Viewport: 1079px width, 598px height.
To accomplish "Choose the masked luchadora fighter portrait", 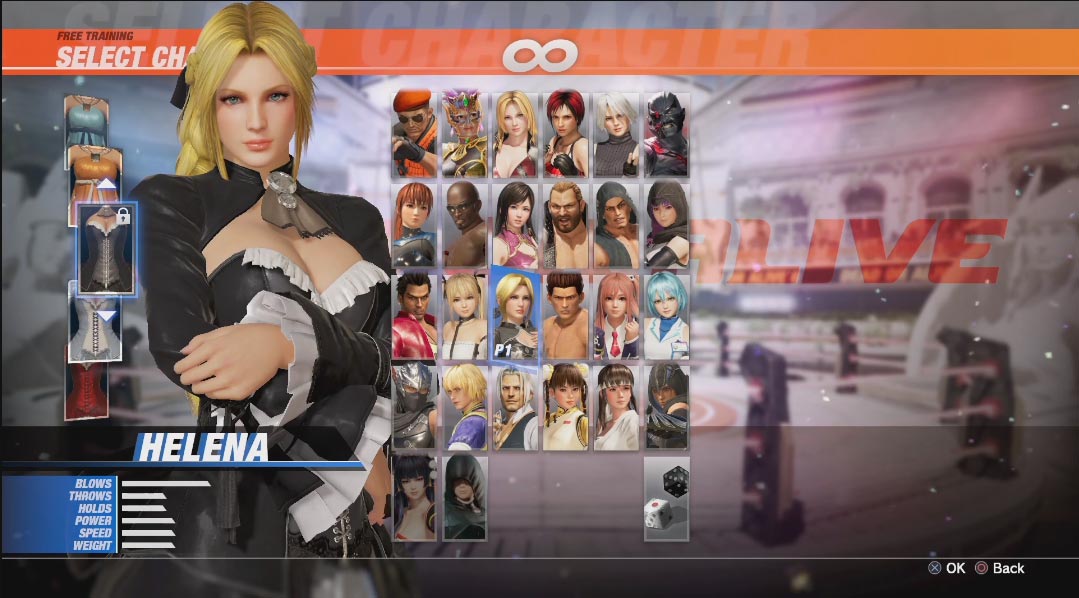I will pyautogui.click(x=465, y=134).
